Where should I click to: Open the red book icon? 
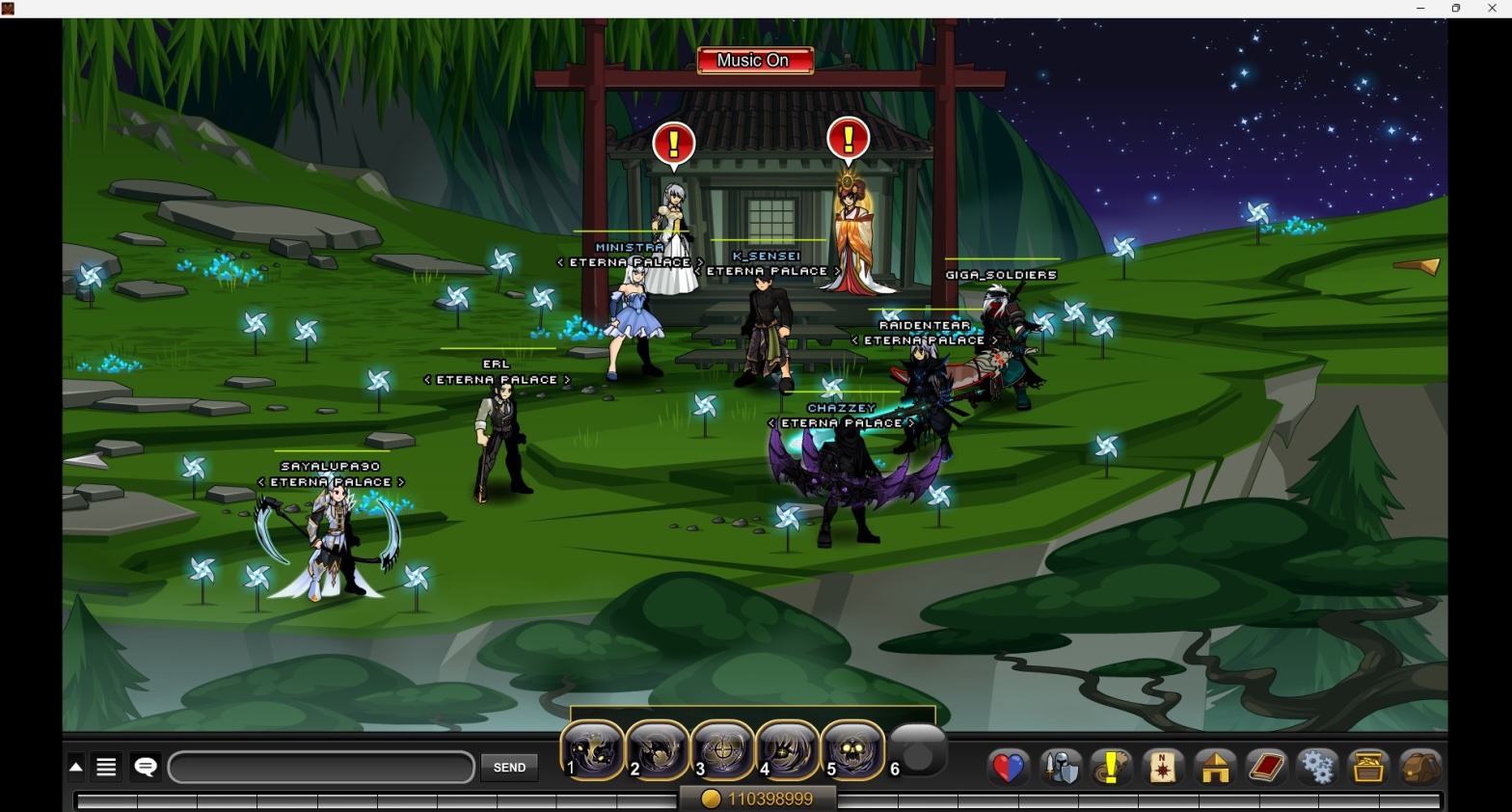click(x=1266, y=768)
